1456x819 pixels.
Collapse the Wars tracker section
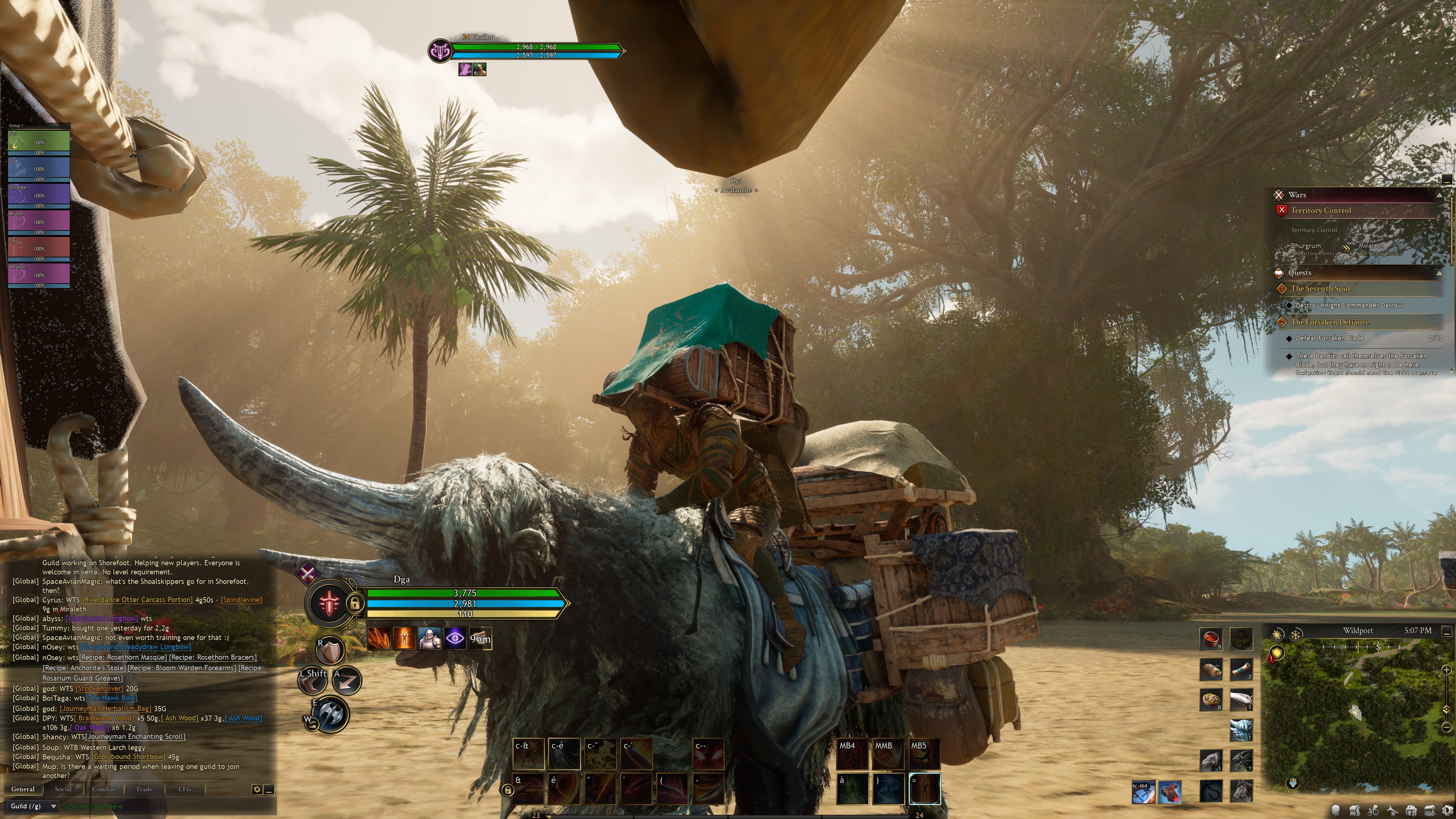[1439, 195]
